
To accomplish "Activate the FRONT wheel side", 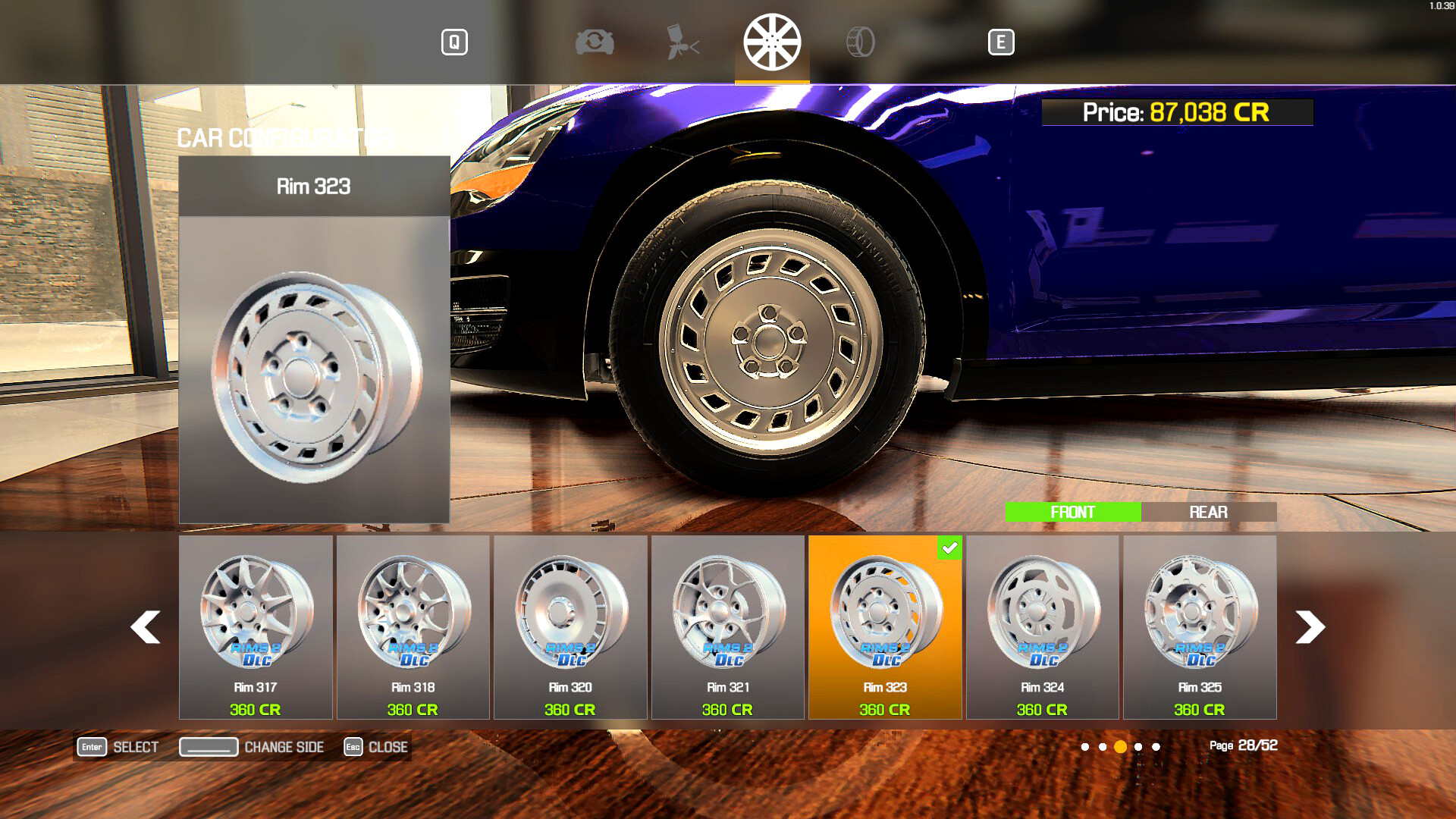I will pos(1072,513).
